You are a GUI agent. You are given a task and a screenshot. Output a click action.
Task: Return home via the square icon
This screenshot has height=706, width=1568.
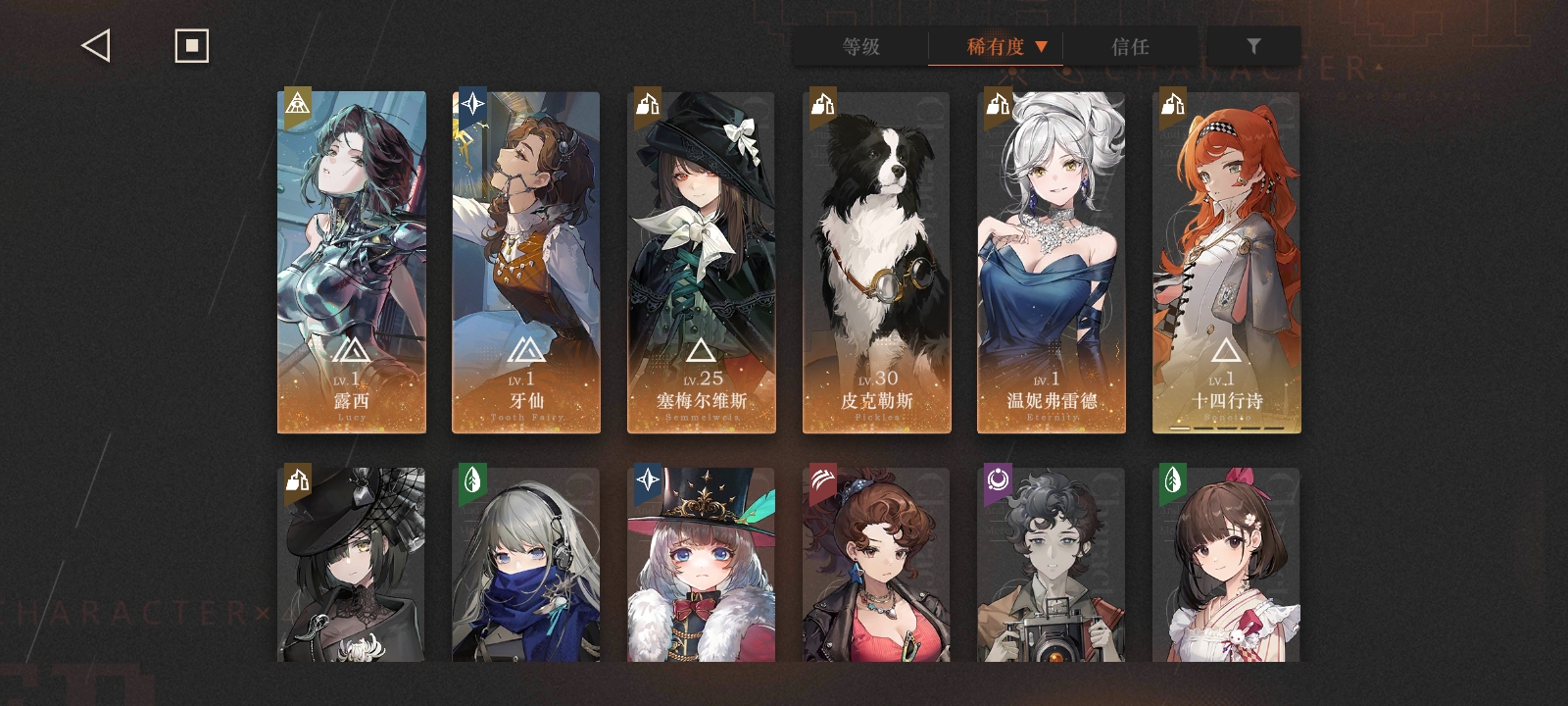click(x=191, y=46)
